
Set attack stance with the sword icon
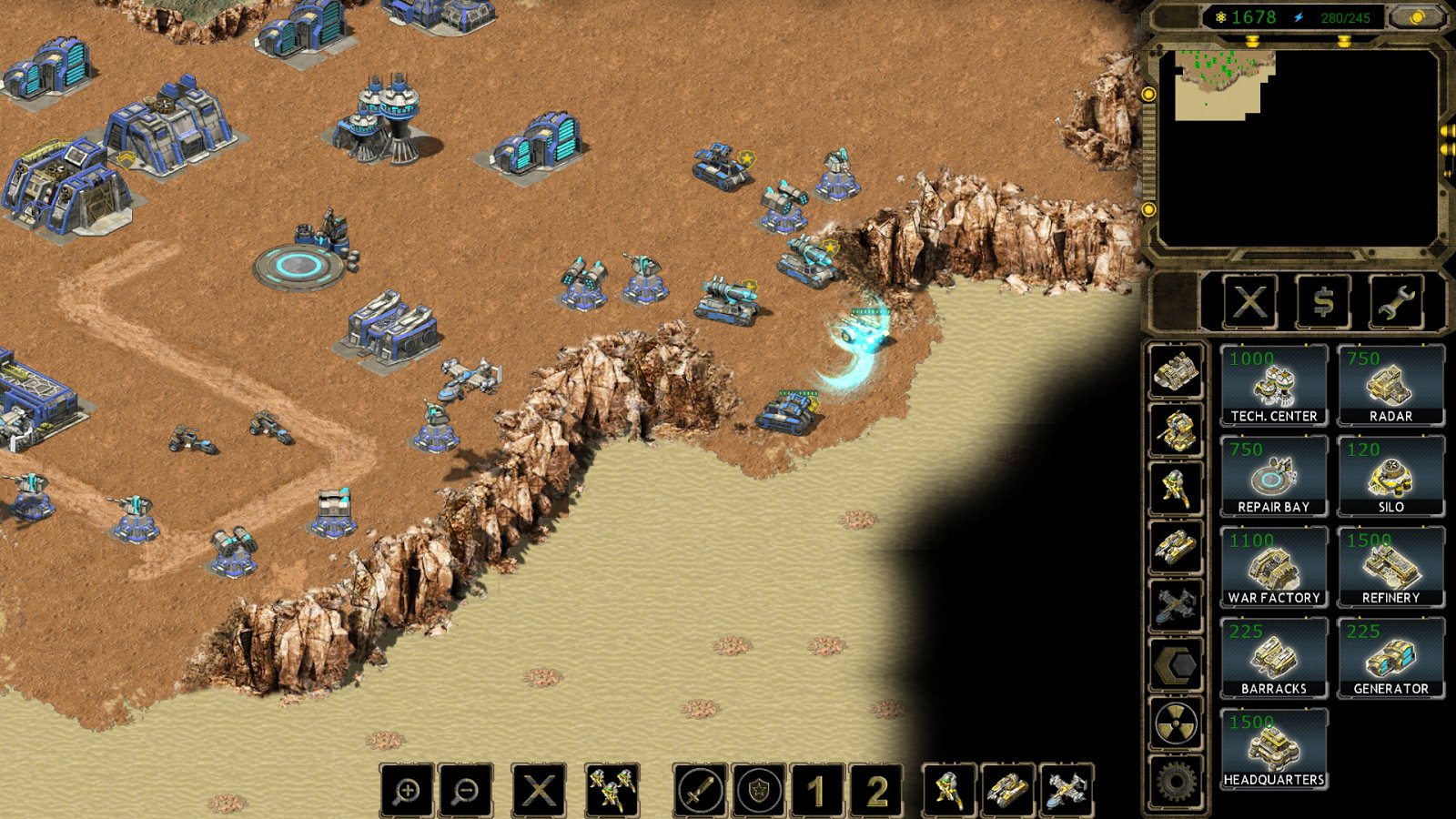click(x=700, y=790)
